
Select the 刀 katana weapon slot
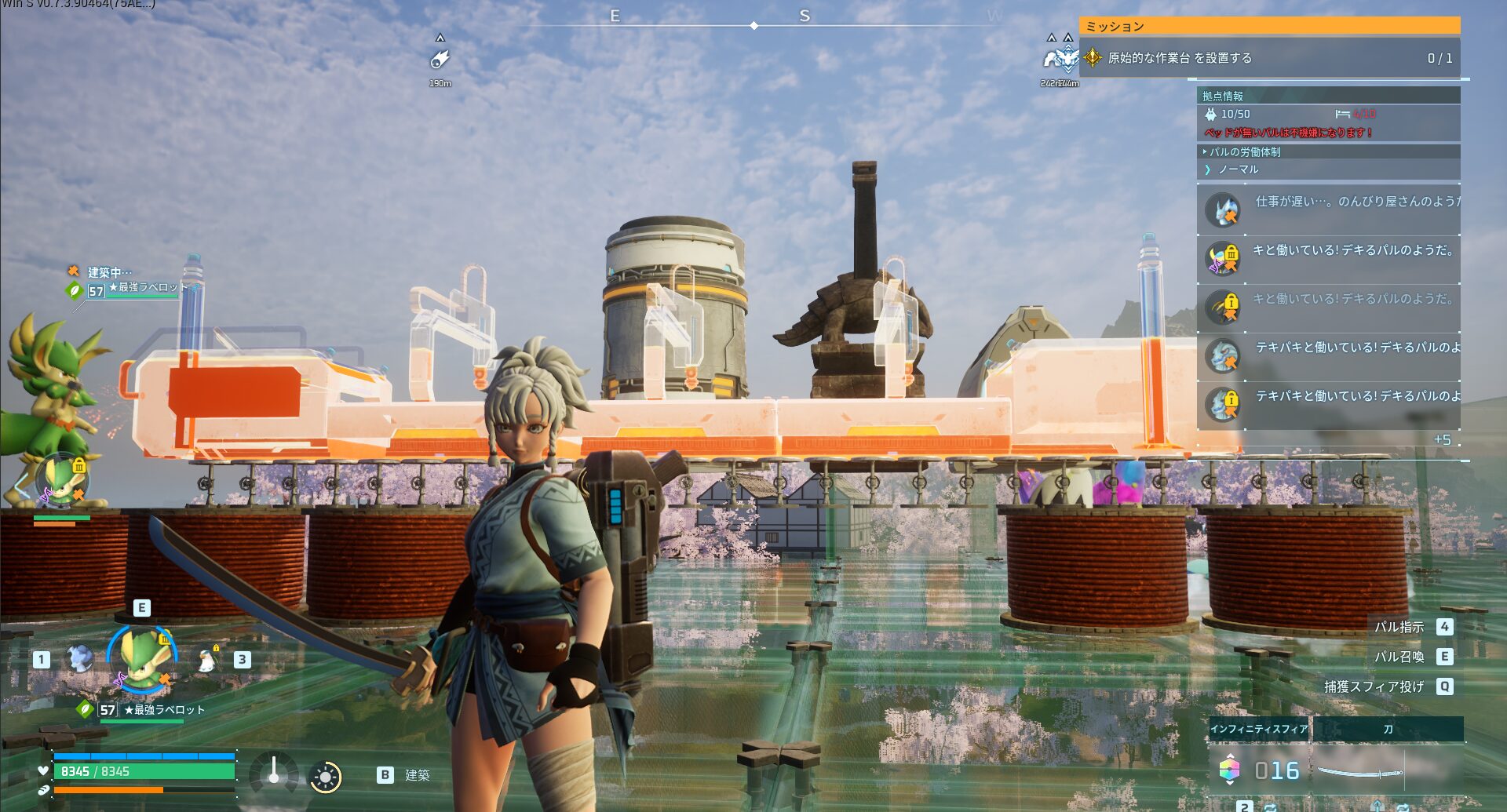tap(1388, 729)
